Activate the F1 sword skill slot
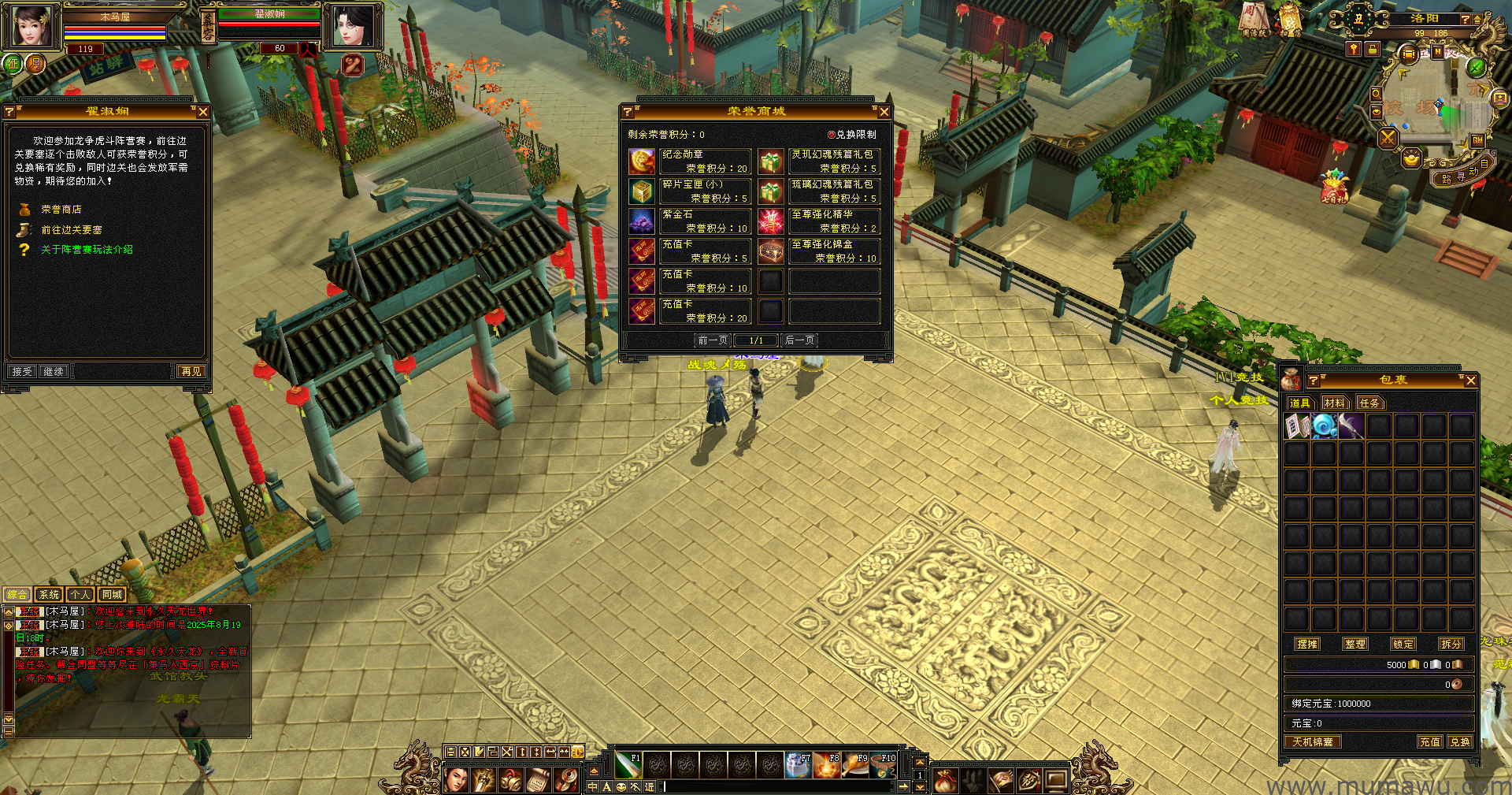Screen dimensions: 1512x795 (x=628, y=765)
